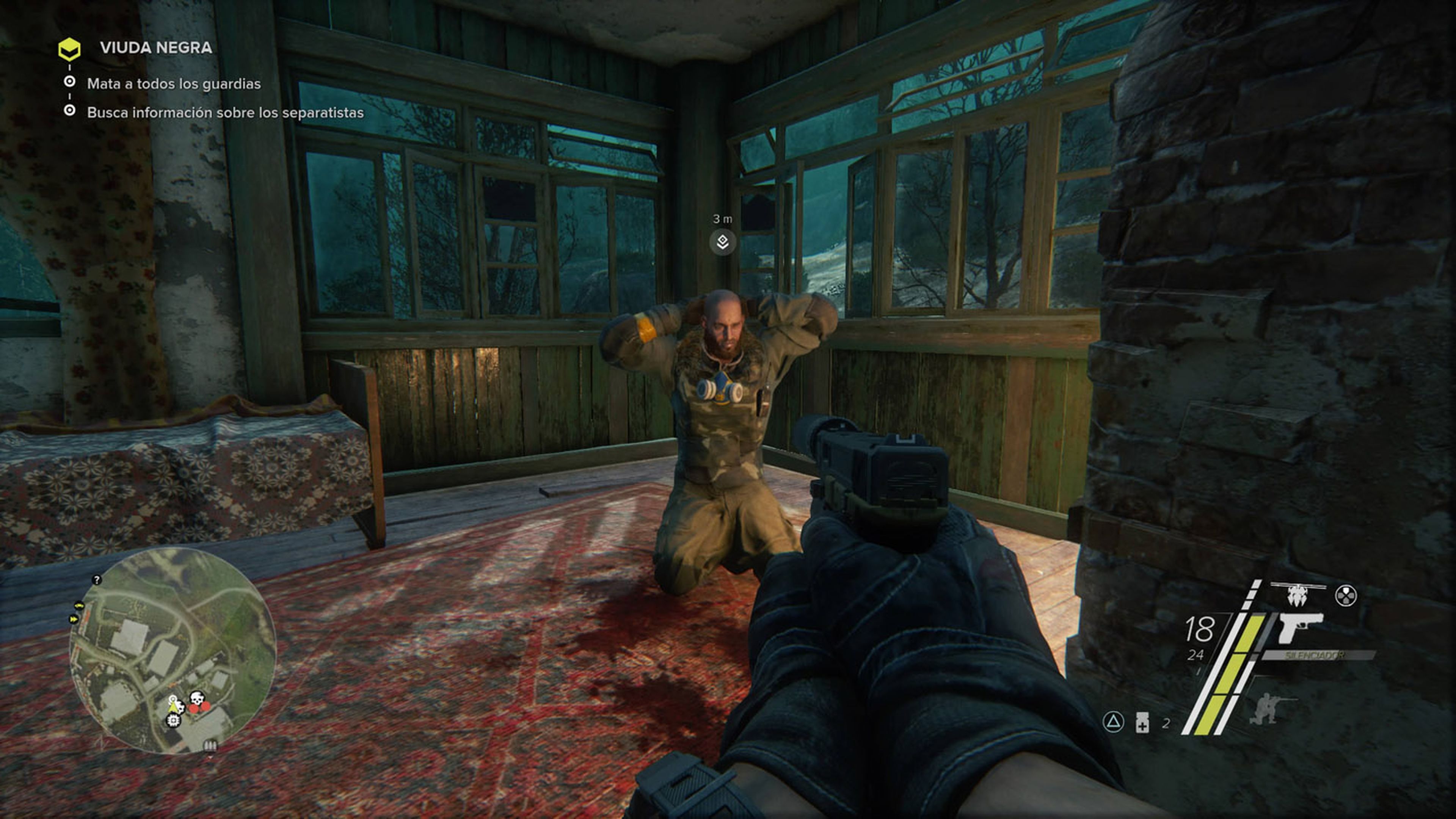
Task: Open the circular minimap
Action: pyautogui.click(x=173, y=650)
